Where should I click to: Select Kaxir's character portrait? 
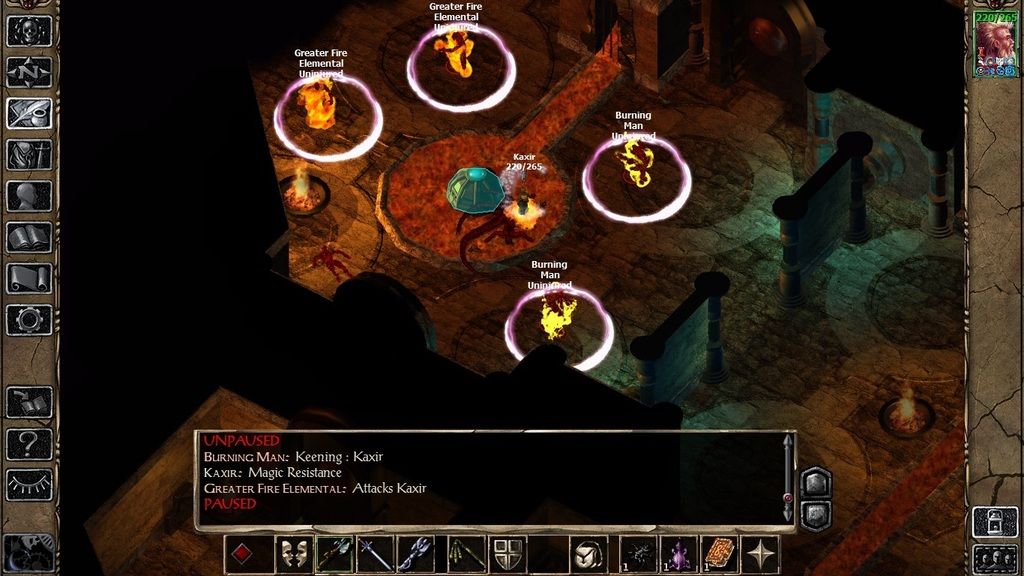(995, 45)
